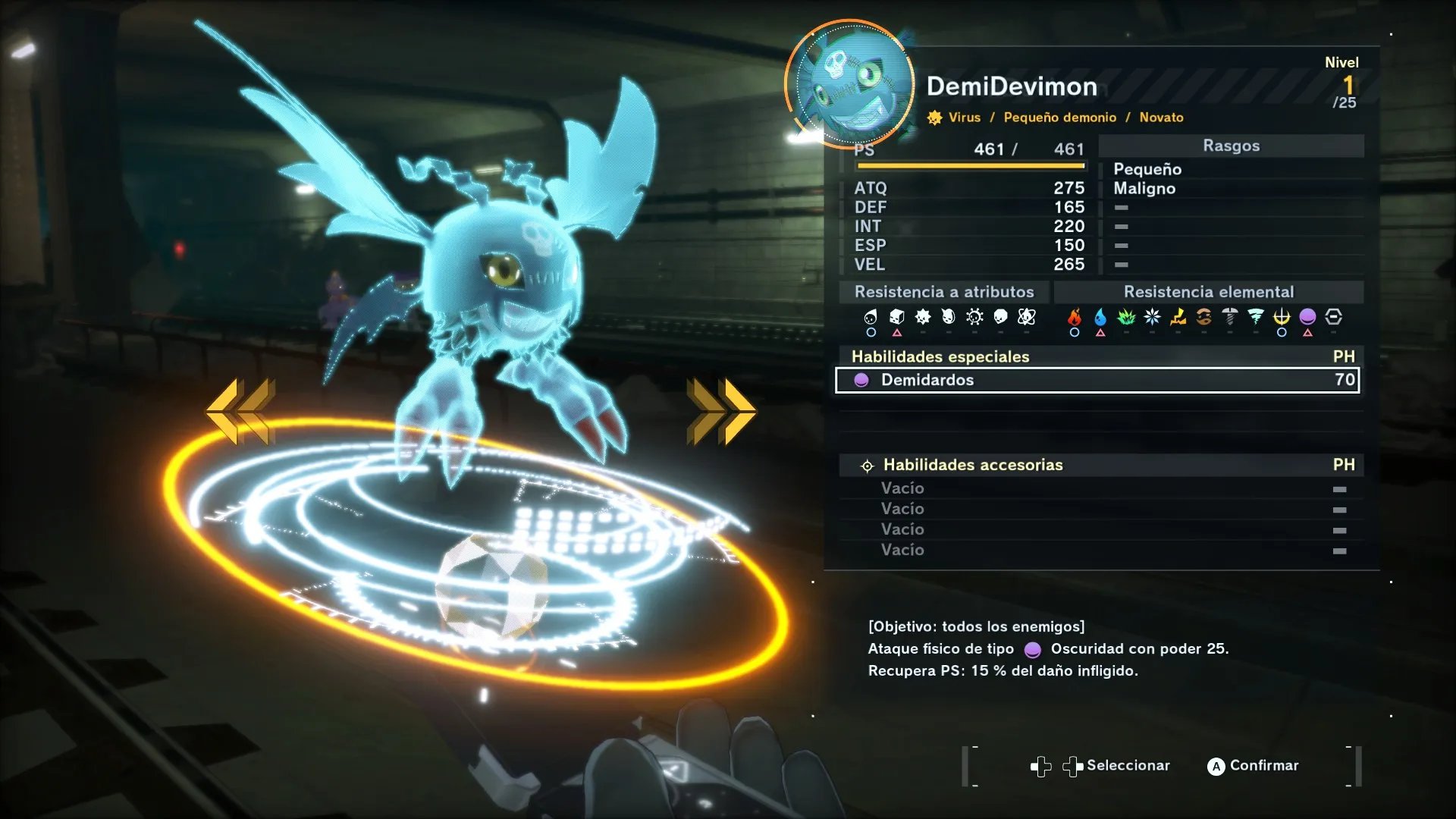The width and height of the screenshot is (1456, 819).
Task: Click the water droplet resistance icon
Action: [x=1100, y=317]
